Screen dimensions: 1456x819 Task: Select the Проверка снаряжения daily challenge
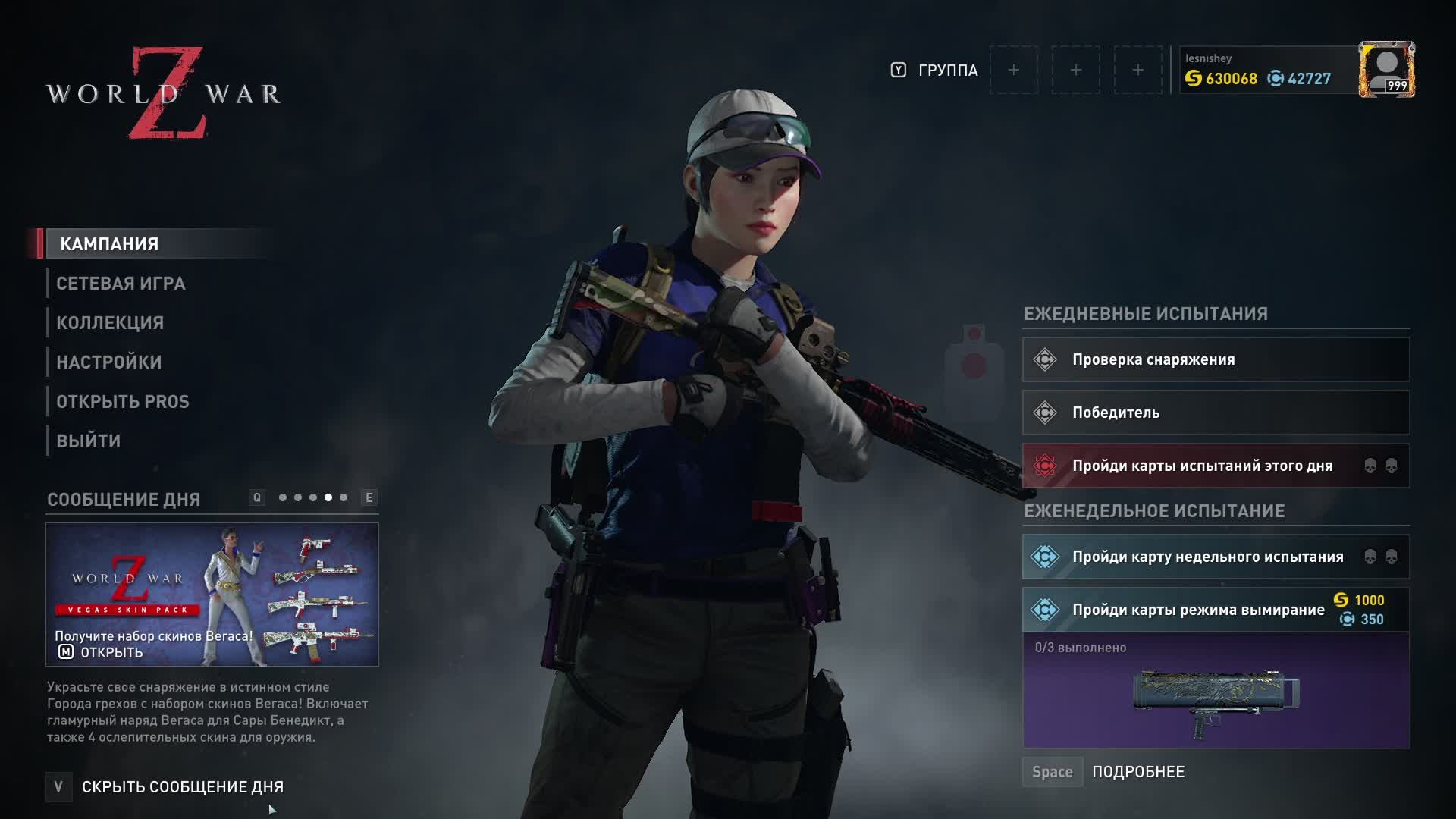click(1216, 360)
